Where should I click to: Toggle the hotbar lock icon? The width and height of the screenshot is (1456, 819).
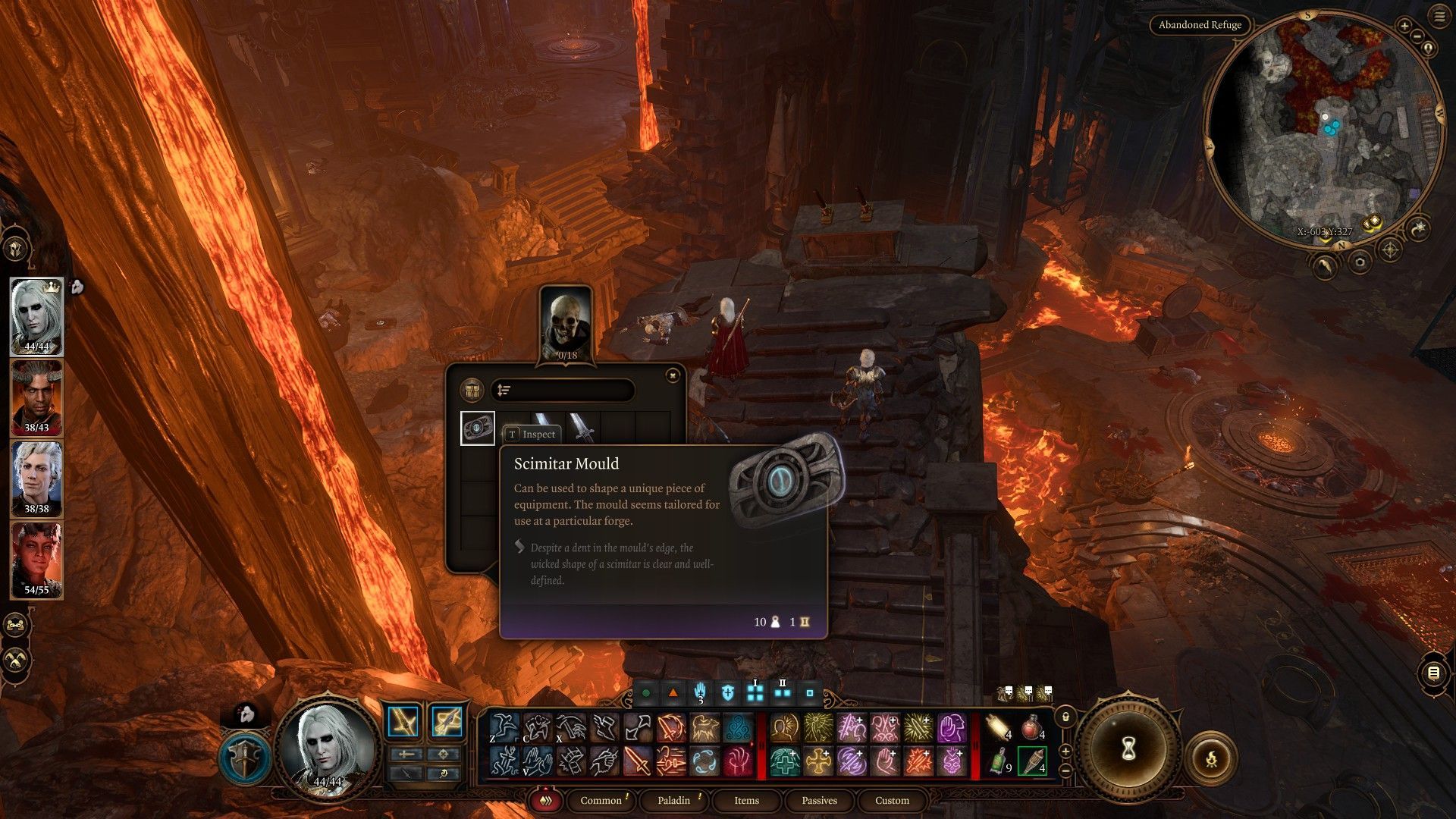pos(1065,717)
